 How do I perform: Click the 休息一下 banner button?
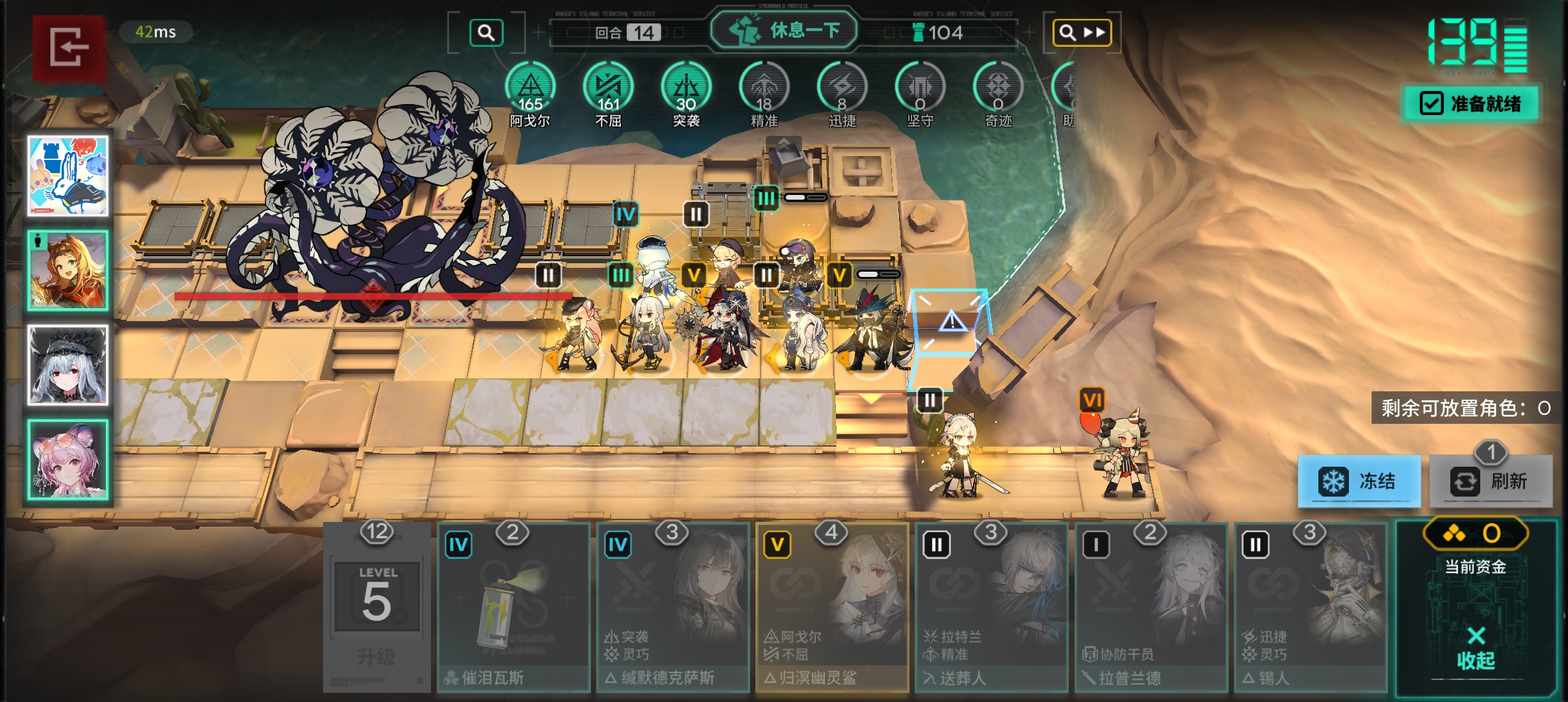[x=784, y=30]
